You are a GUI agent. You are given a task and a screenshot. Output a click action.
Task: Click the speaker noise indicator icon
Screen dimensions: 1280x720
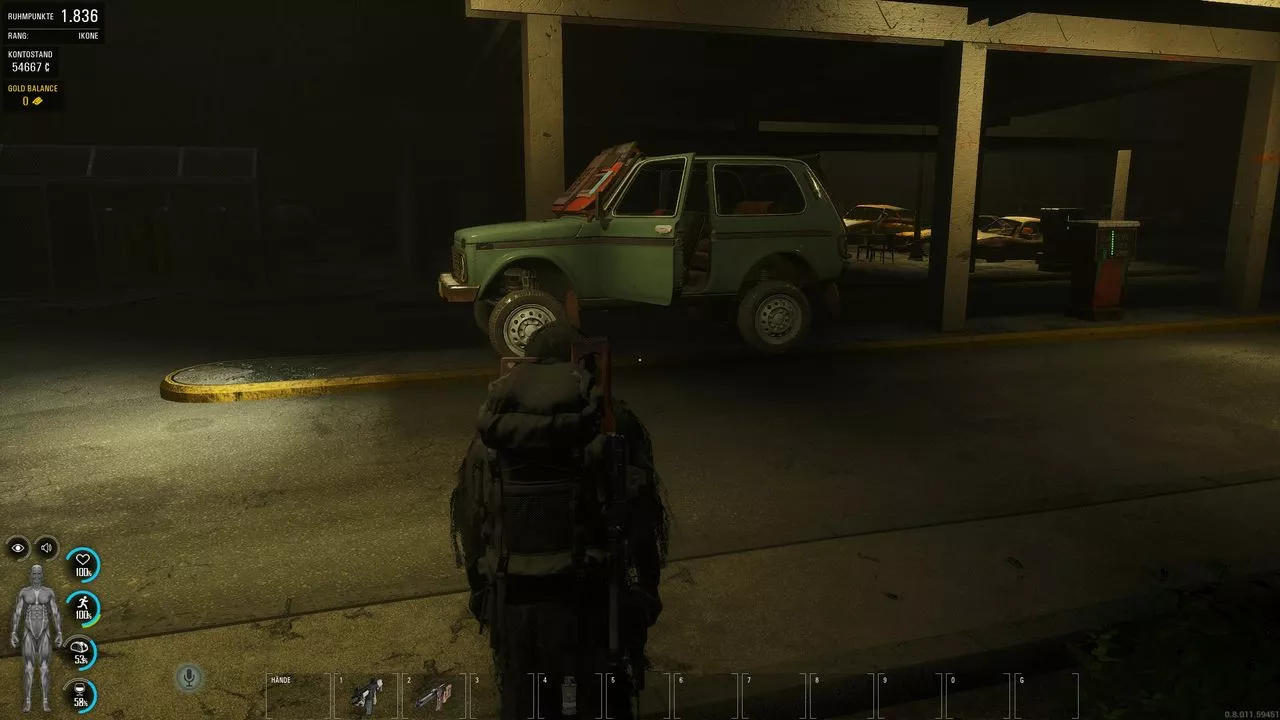point(46,547)
